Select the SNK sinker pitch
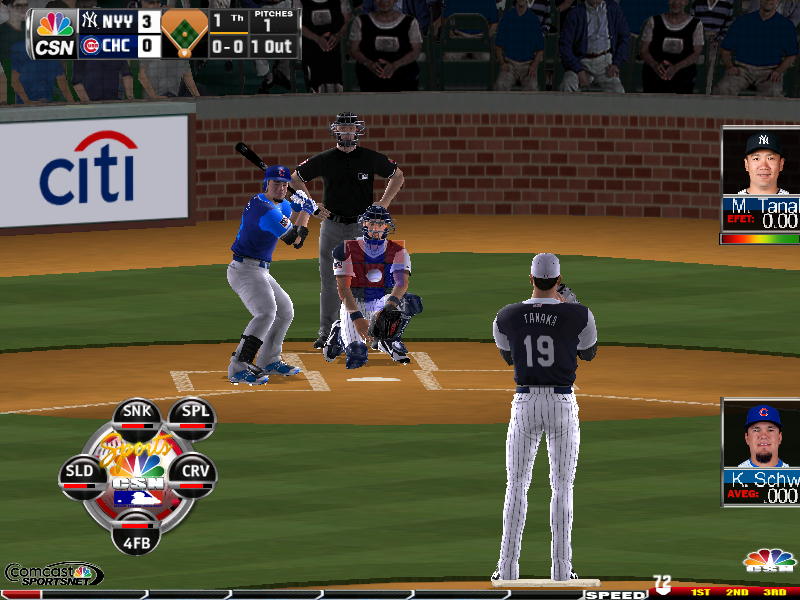Screen dimensions: 800x600 (x=137, y=415)
